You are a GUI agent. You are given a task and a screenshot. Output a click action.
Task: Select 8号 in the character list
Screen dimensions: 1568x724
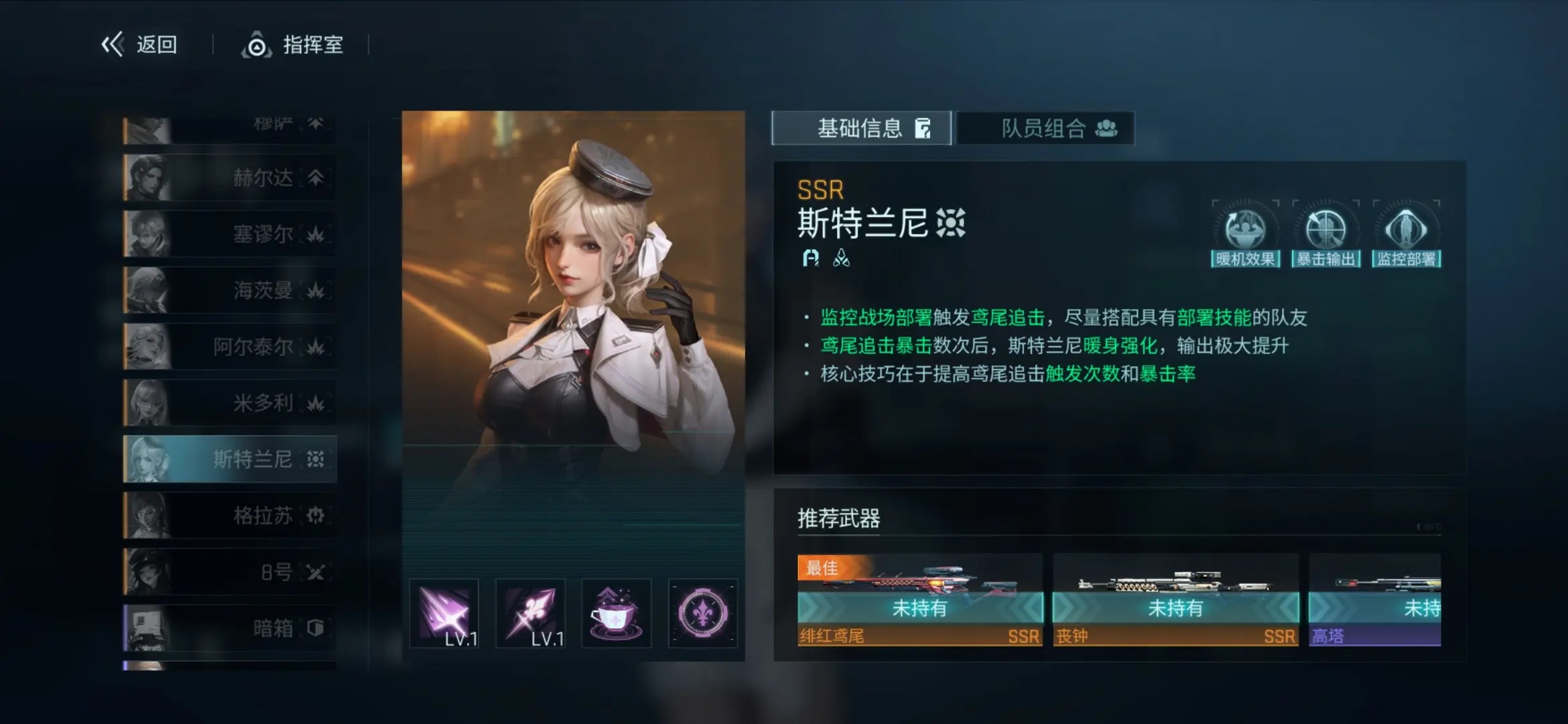(230, 572)
